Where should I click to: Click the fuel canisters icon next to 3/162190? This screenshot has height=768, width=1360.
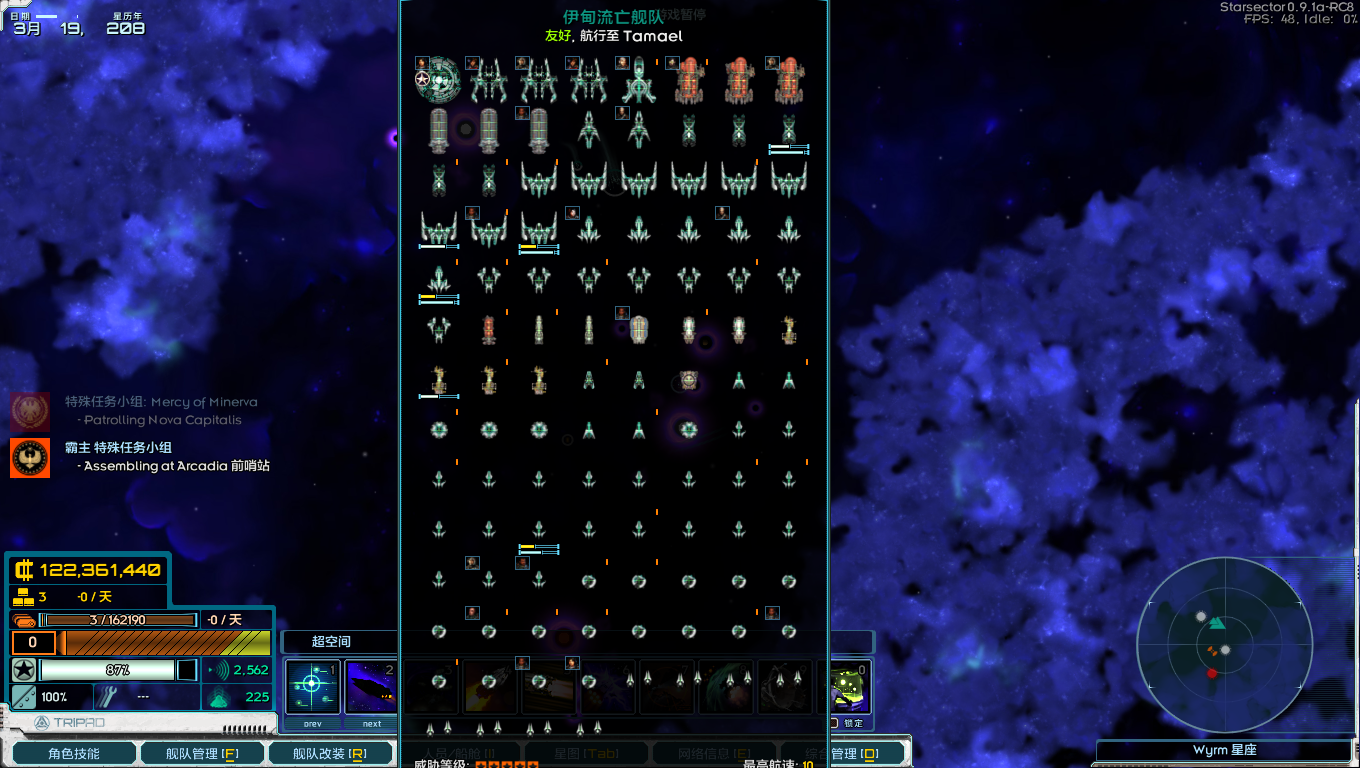pyautogui.click(x=24, y=619)
